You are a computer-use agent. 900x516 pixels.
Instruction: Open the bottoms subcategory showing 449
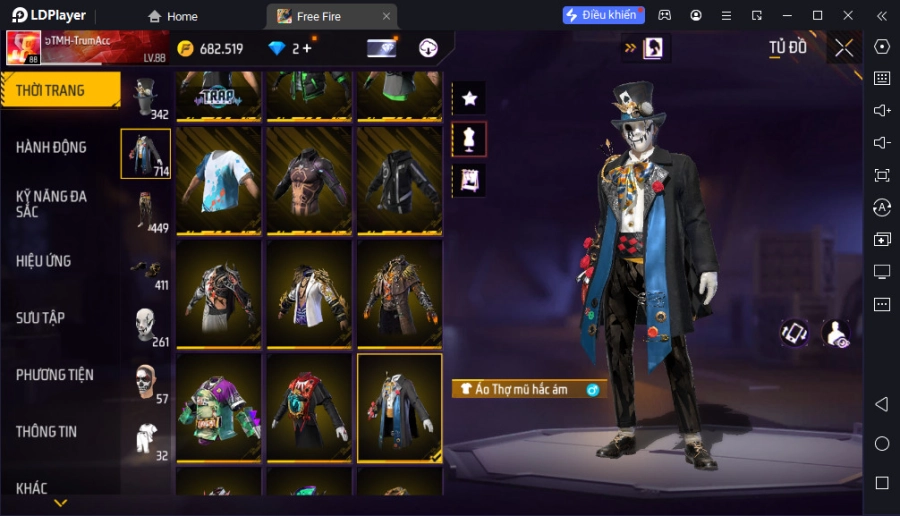point(146,210)
